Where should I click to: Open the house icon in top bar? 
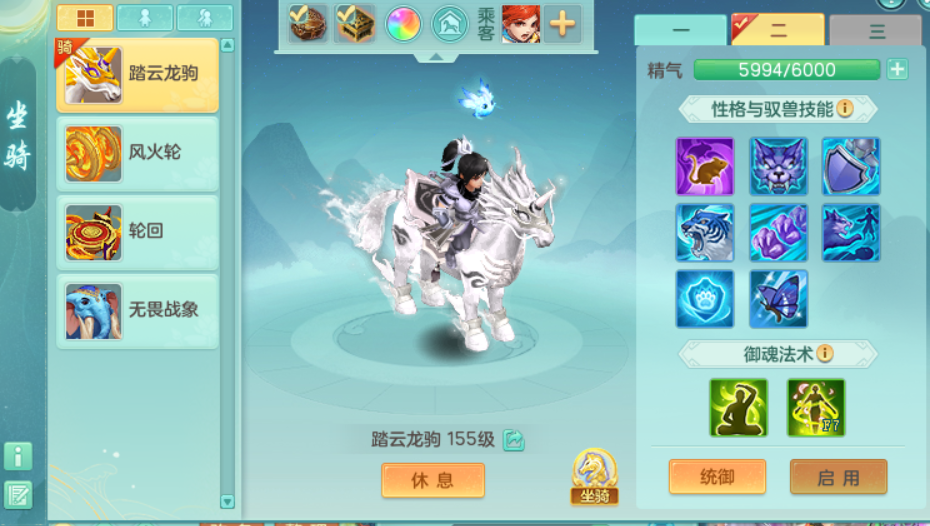[450, 24]
